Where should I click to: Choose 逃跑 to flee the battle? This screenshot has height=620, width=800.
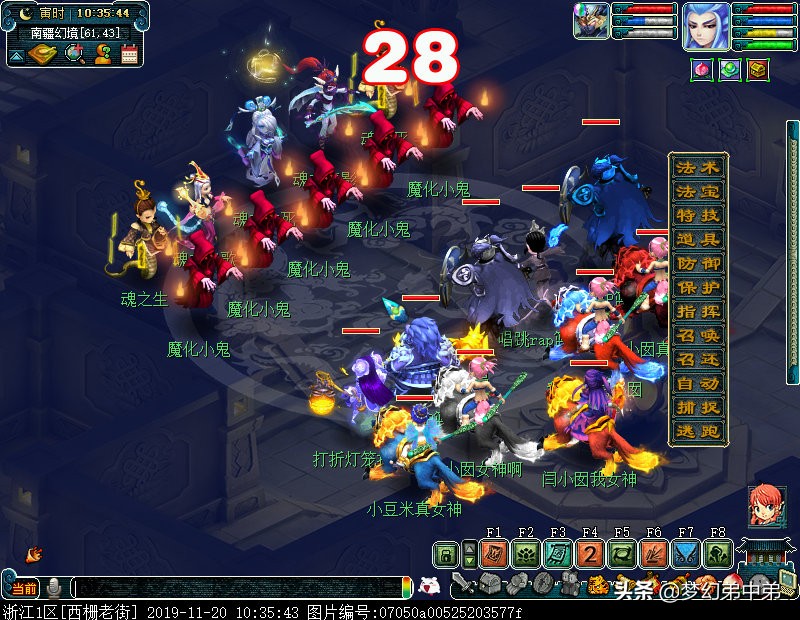(x=697, y=432)
